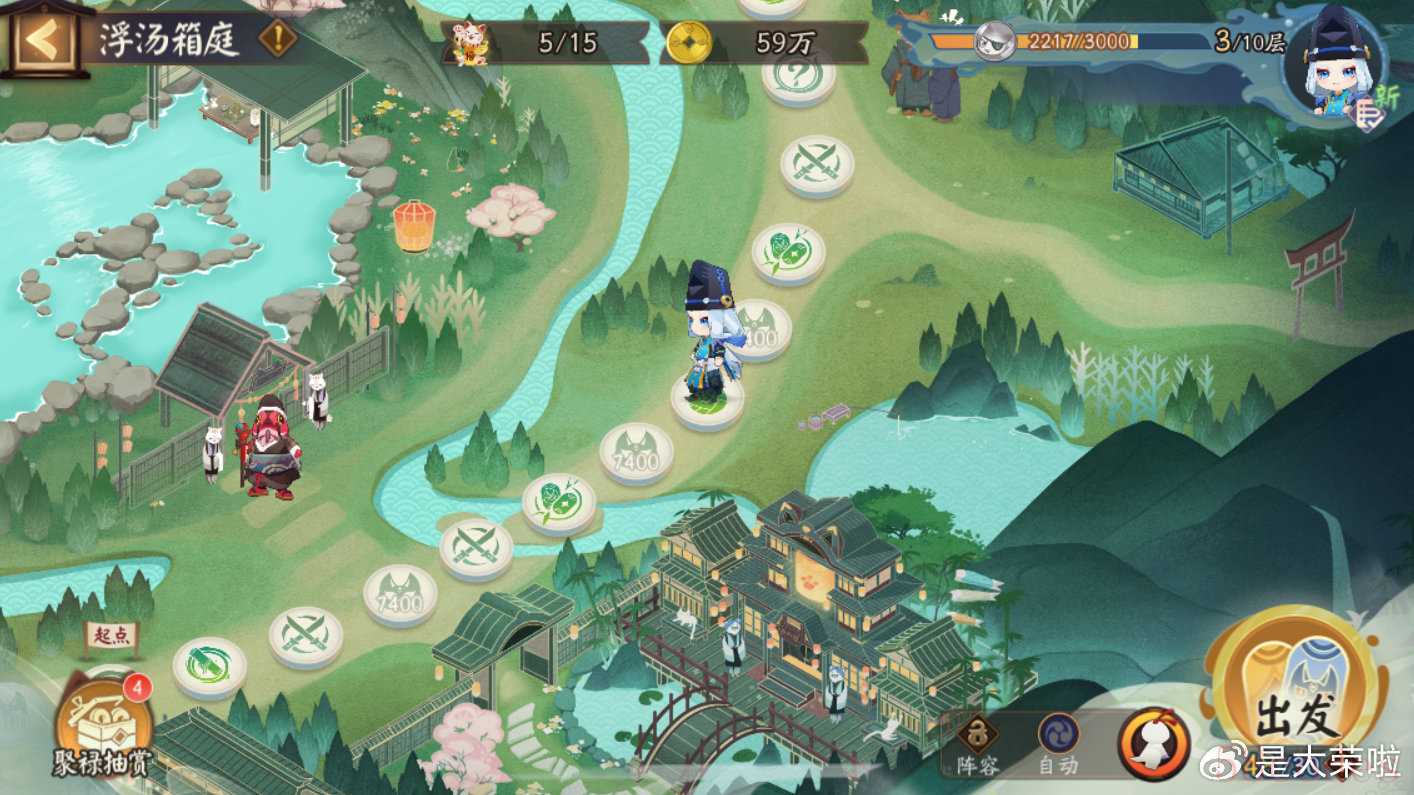Open the info icon beside 浮汤箱庭
This screenshot has width=1414, height=795.
[277, 39]
